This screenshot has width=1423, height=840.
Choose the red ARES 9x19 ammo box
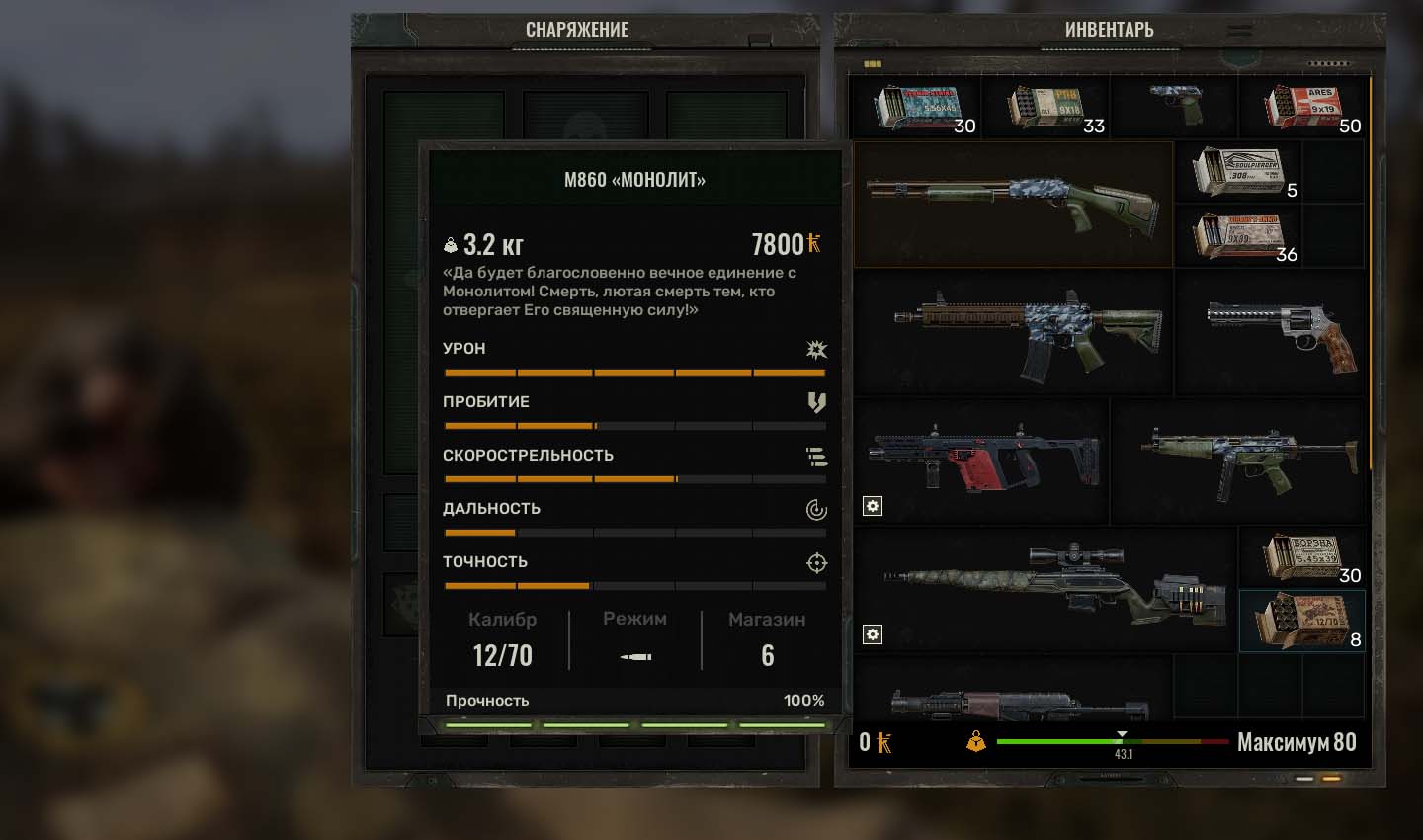pyautogui.click(x=1302, y=107)
